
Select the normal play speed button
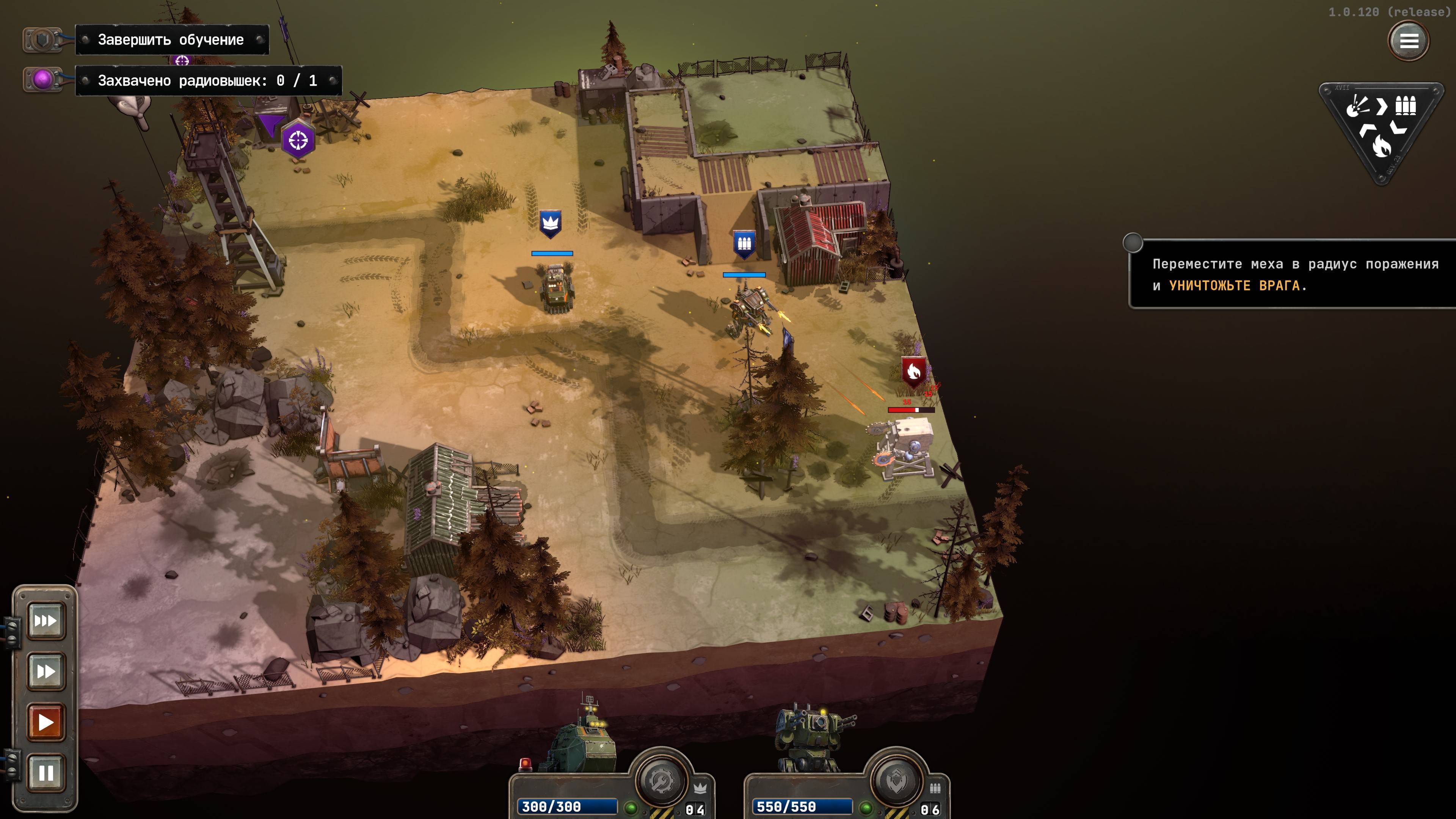point(46,722)
